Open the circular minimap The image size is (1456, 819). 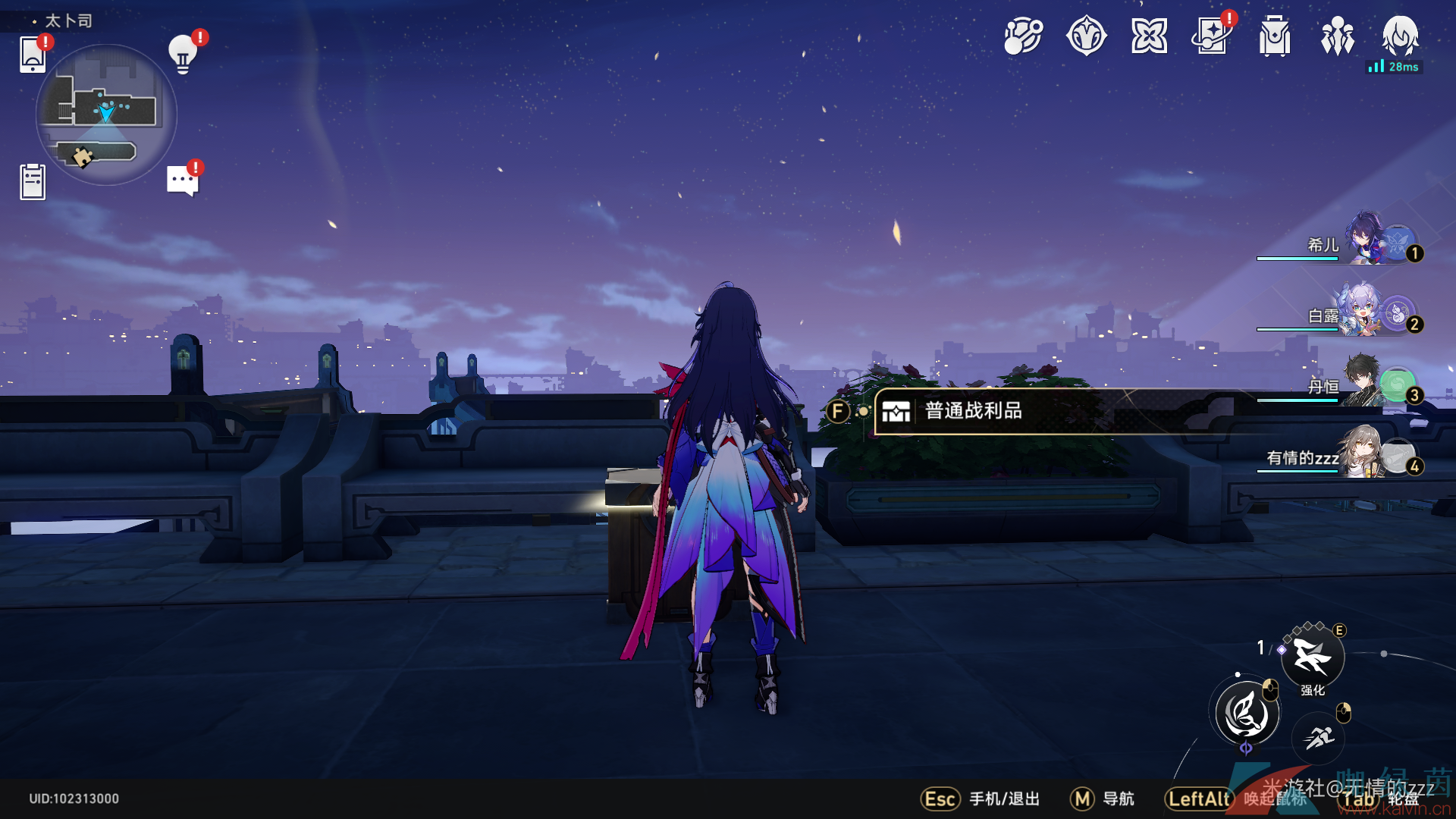tap(106, 115)
